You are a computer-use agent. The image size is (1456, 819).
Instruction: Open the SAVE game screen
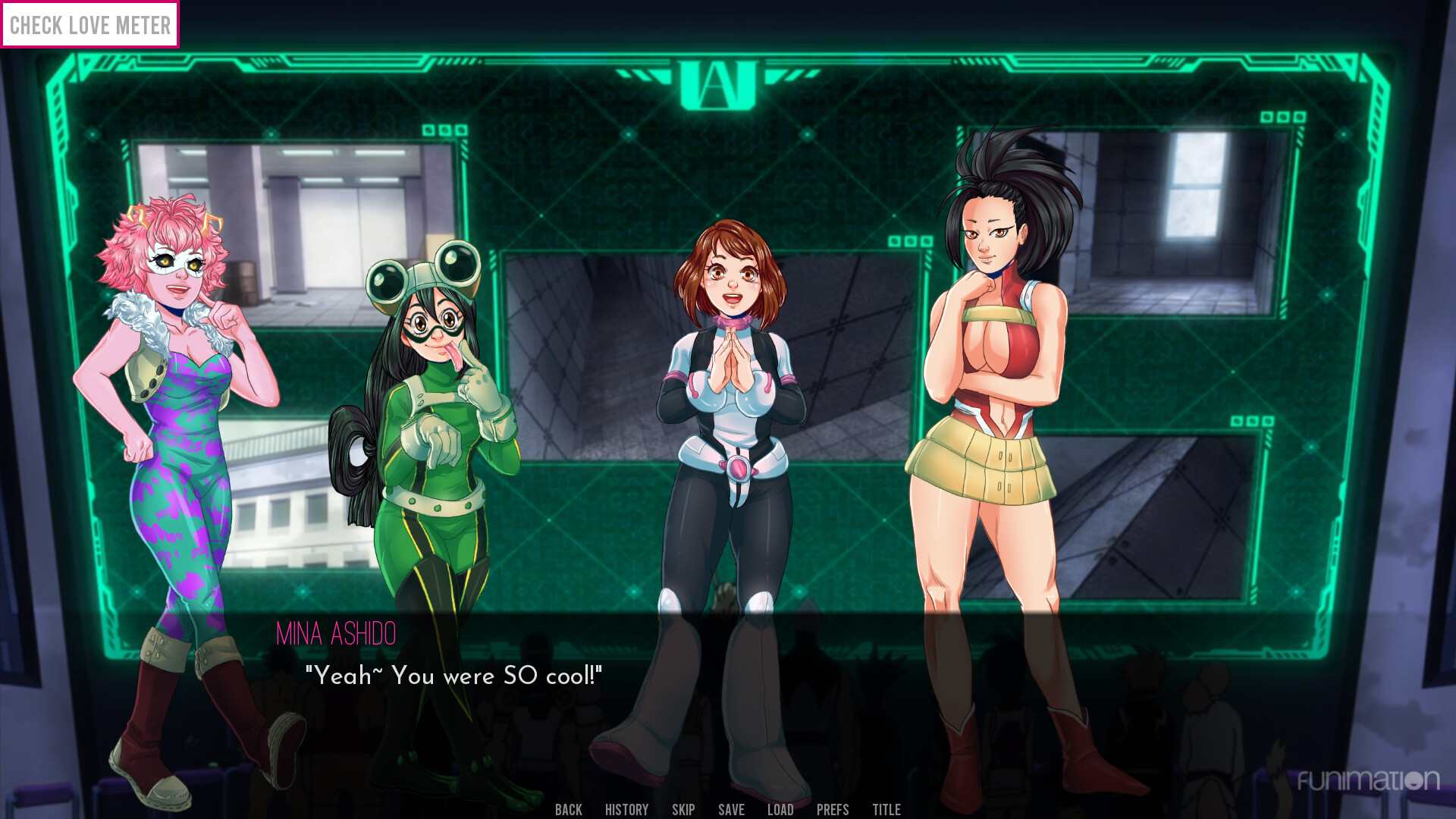click(730, 809)
